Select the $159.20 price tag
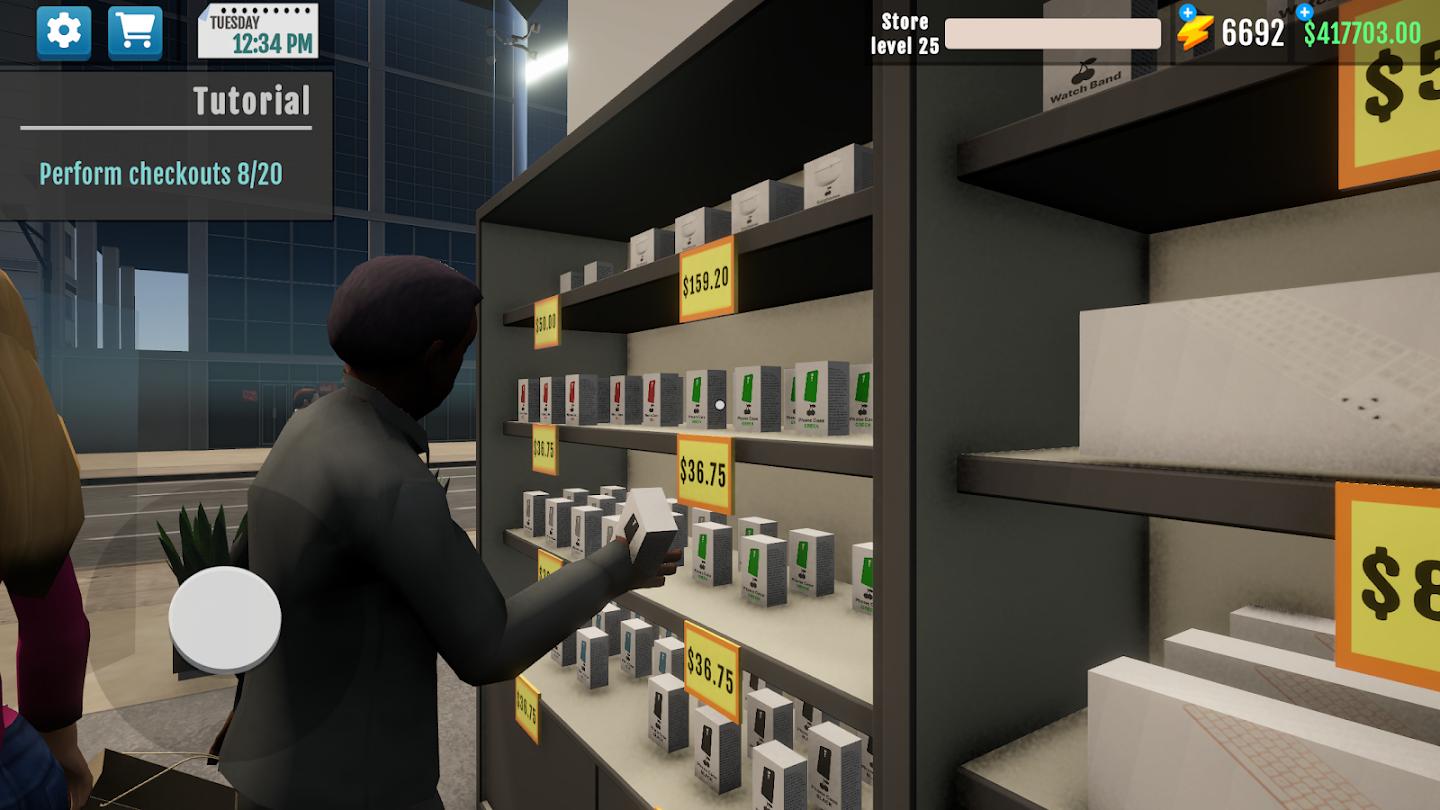1440x810 pixels. pos(707,285)
